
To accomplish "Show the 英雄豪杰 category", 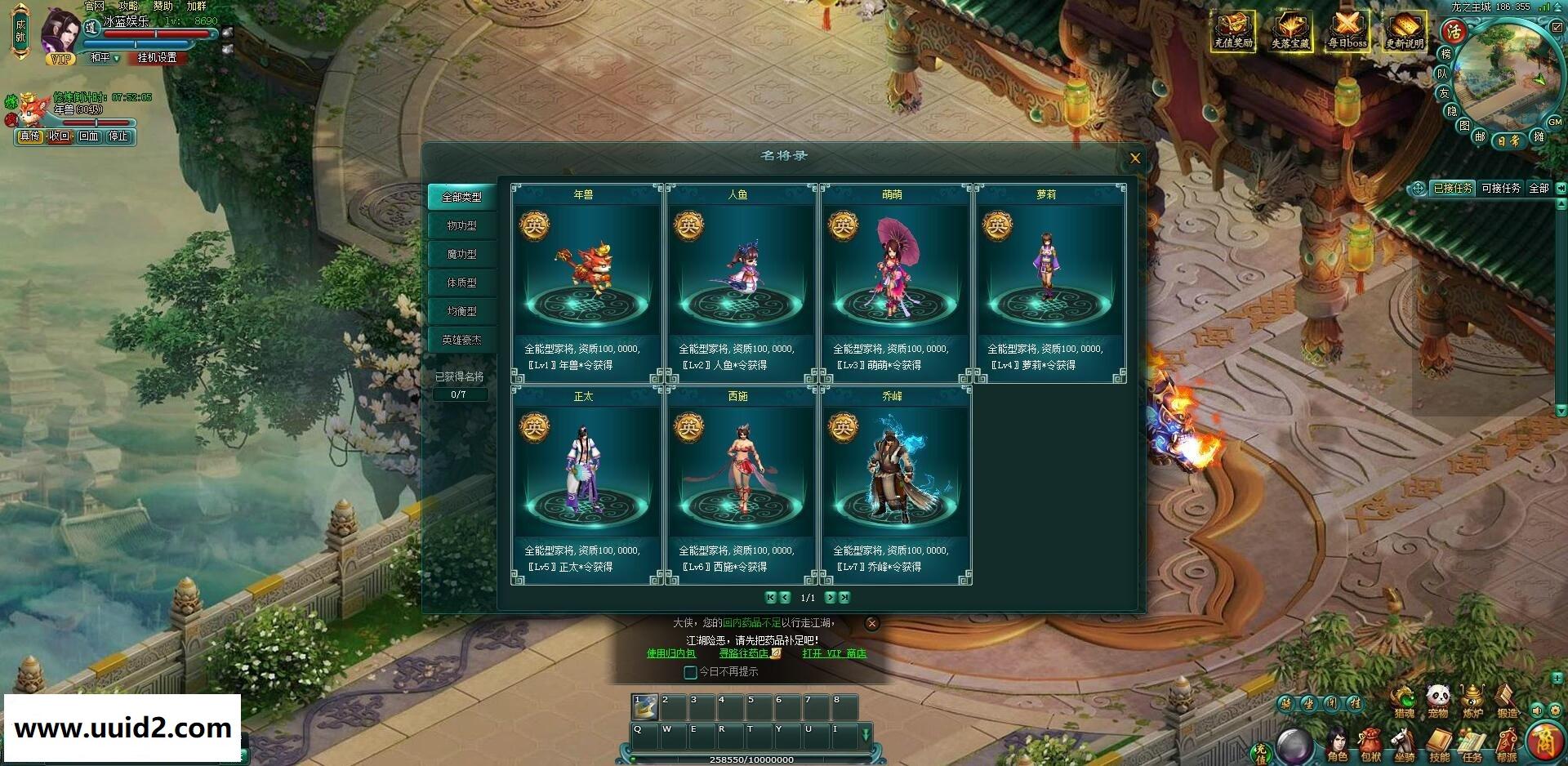I will (461, 340).
